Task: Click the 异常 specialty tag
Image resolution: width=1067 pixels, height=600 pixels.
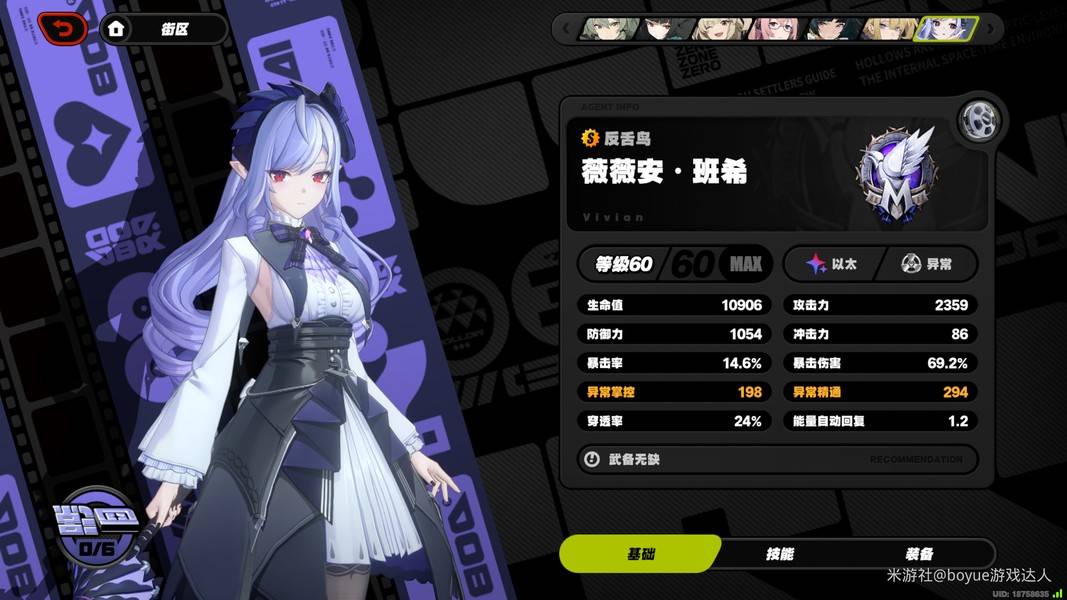Action: pos(926,264)
